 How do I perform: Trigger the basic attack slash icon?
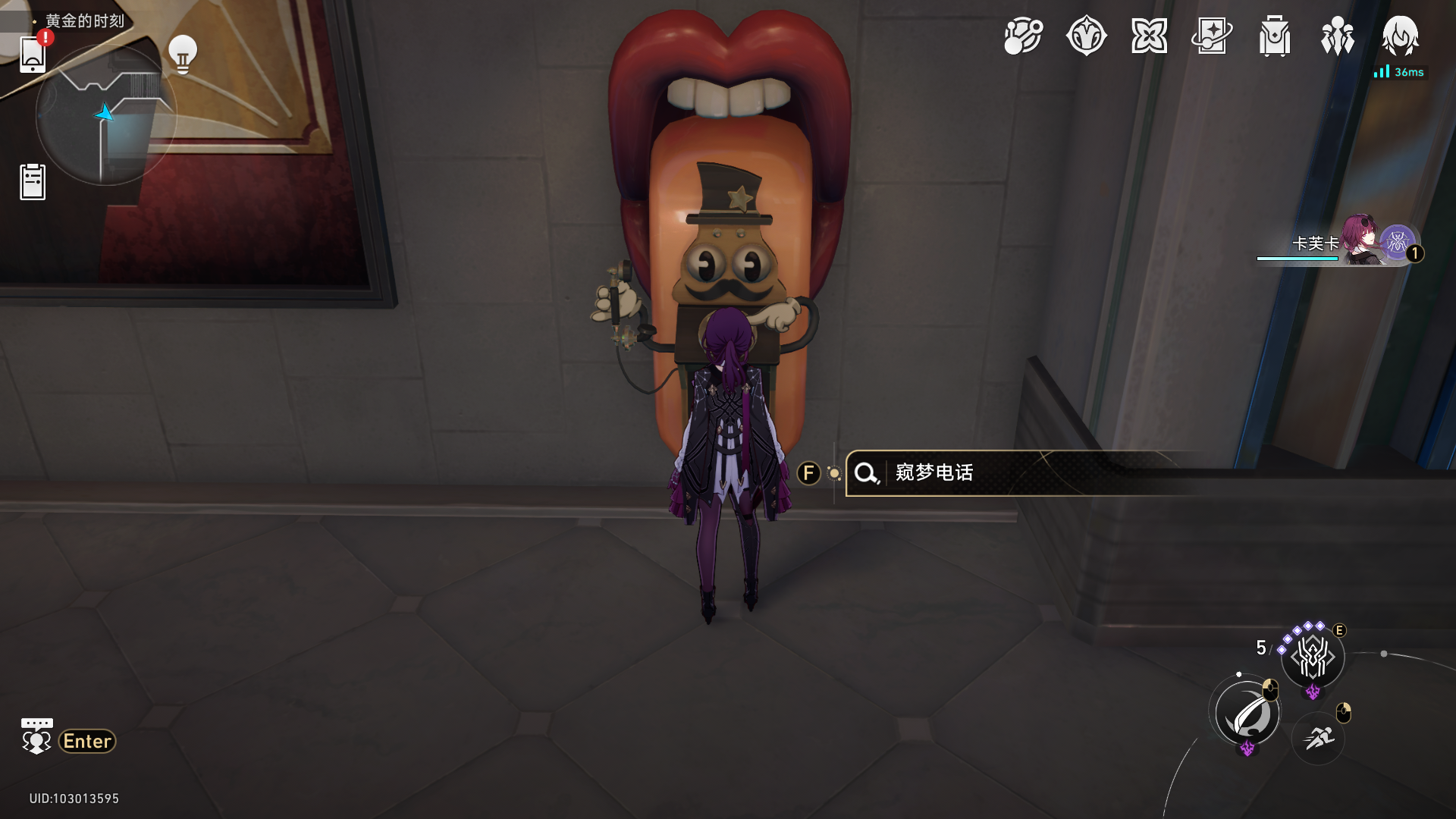coord(1247,714)
